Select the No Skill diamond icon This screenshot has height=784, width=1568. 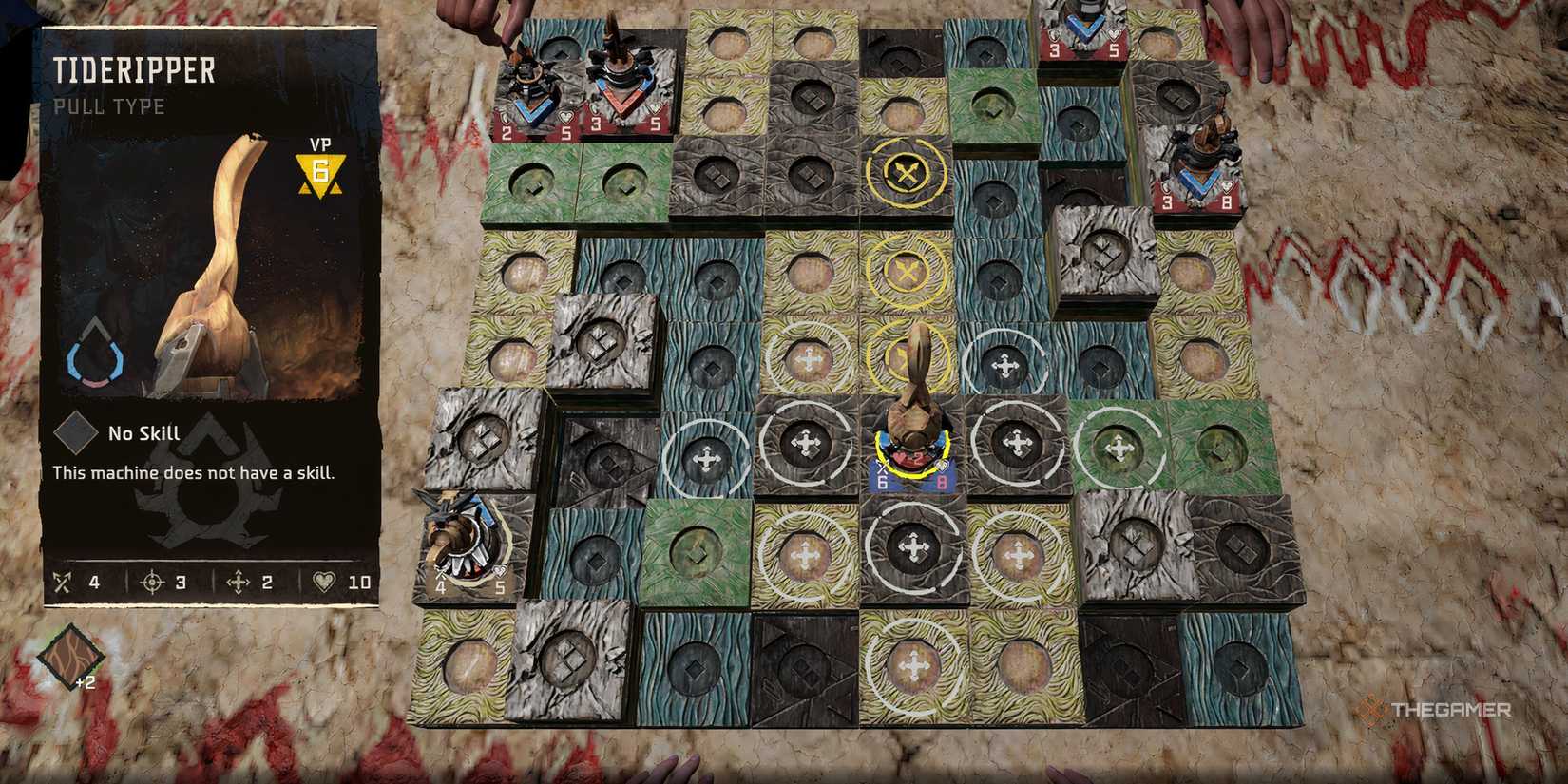point(74,432)
